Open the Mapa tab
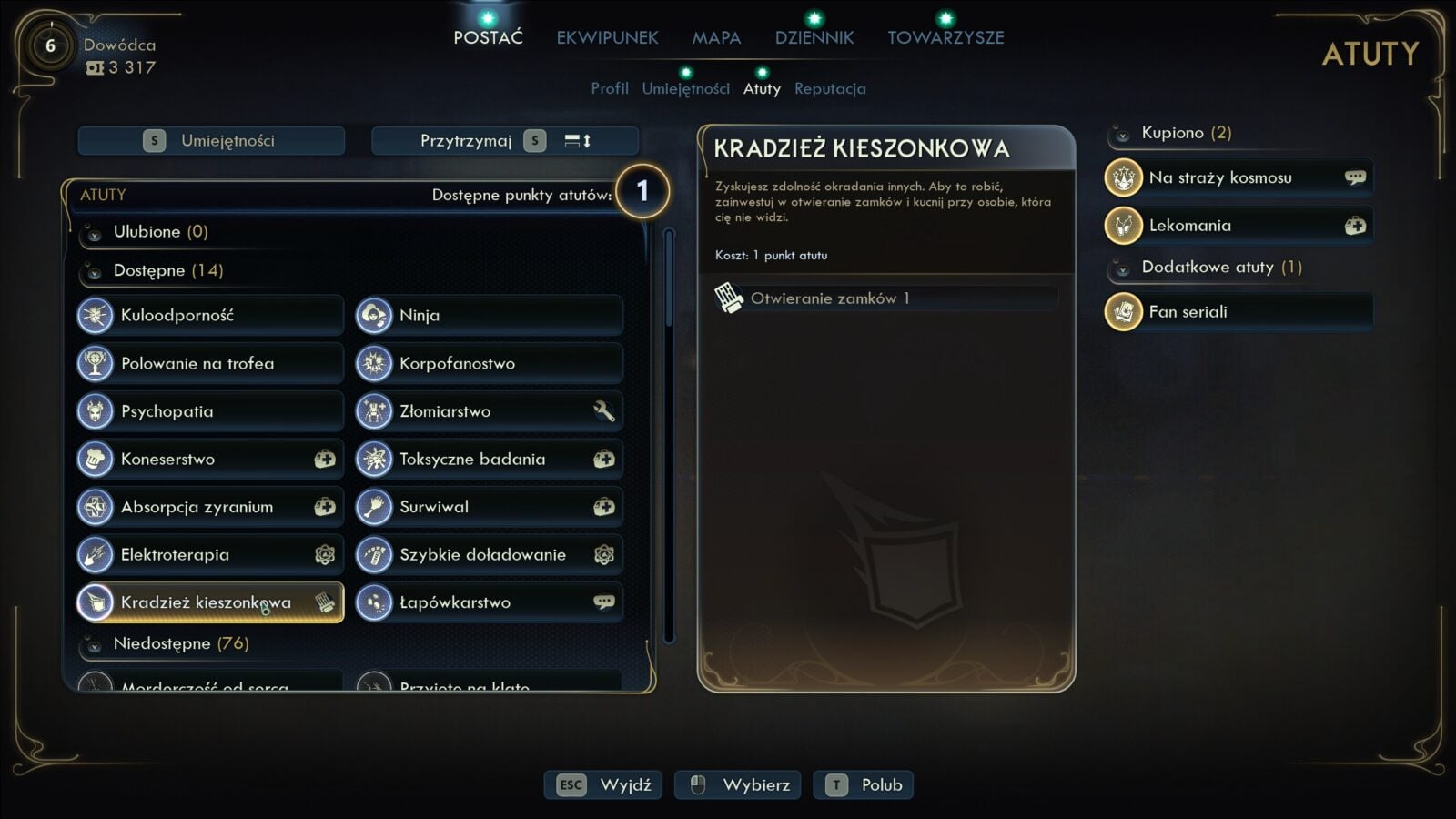 click(x=716, y=37)
